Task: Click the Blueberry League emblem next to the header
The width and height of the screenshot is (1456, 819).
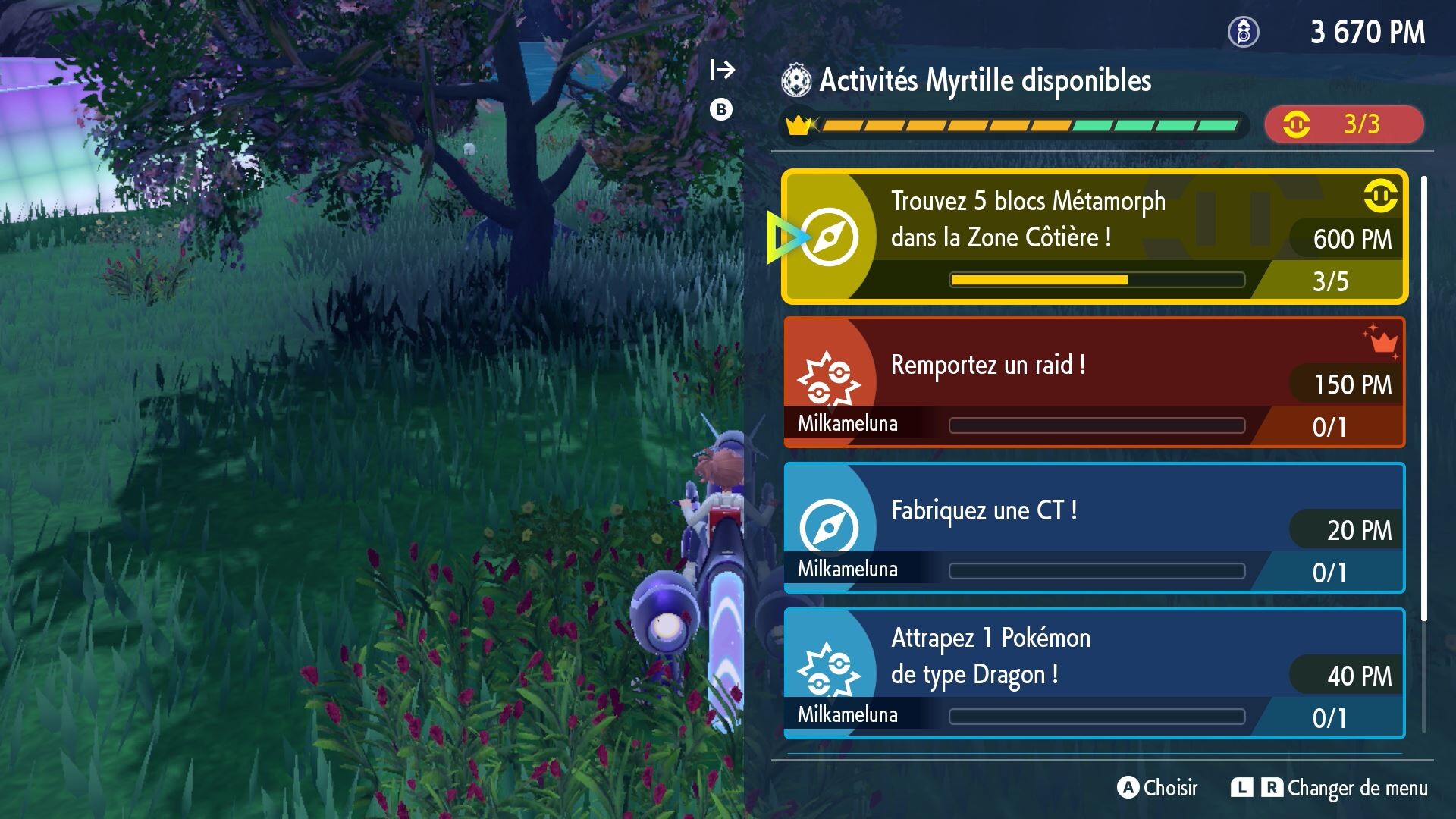Action: (797, 81)
